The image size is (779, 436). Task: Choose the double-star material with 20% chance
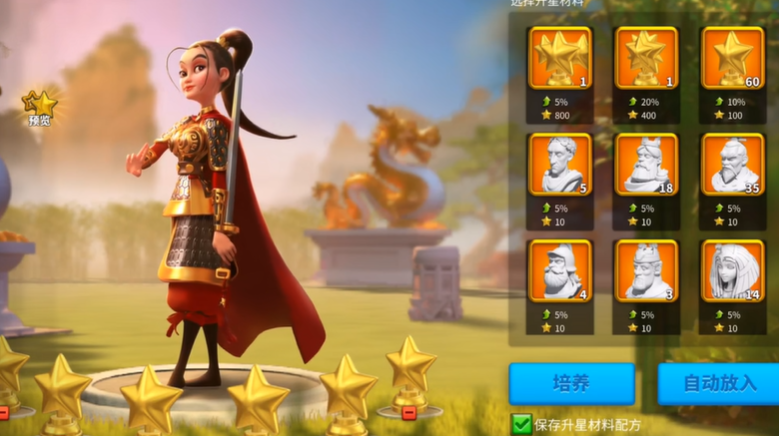646,58
